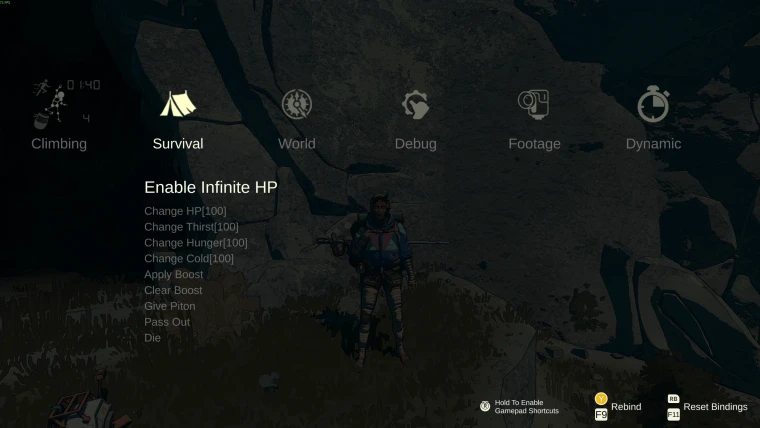Choose Change Thirst[100] option
The height and width of the screenshot is (428, 760).
coord(191,227)
